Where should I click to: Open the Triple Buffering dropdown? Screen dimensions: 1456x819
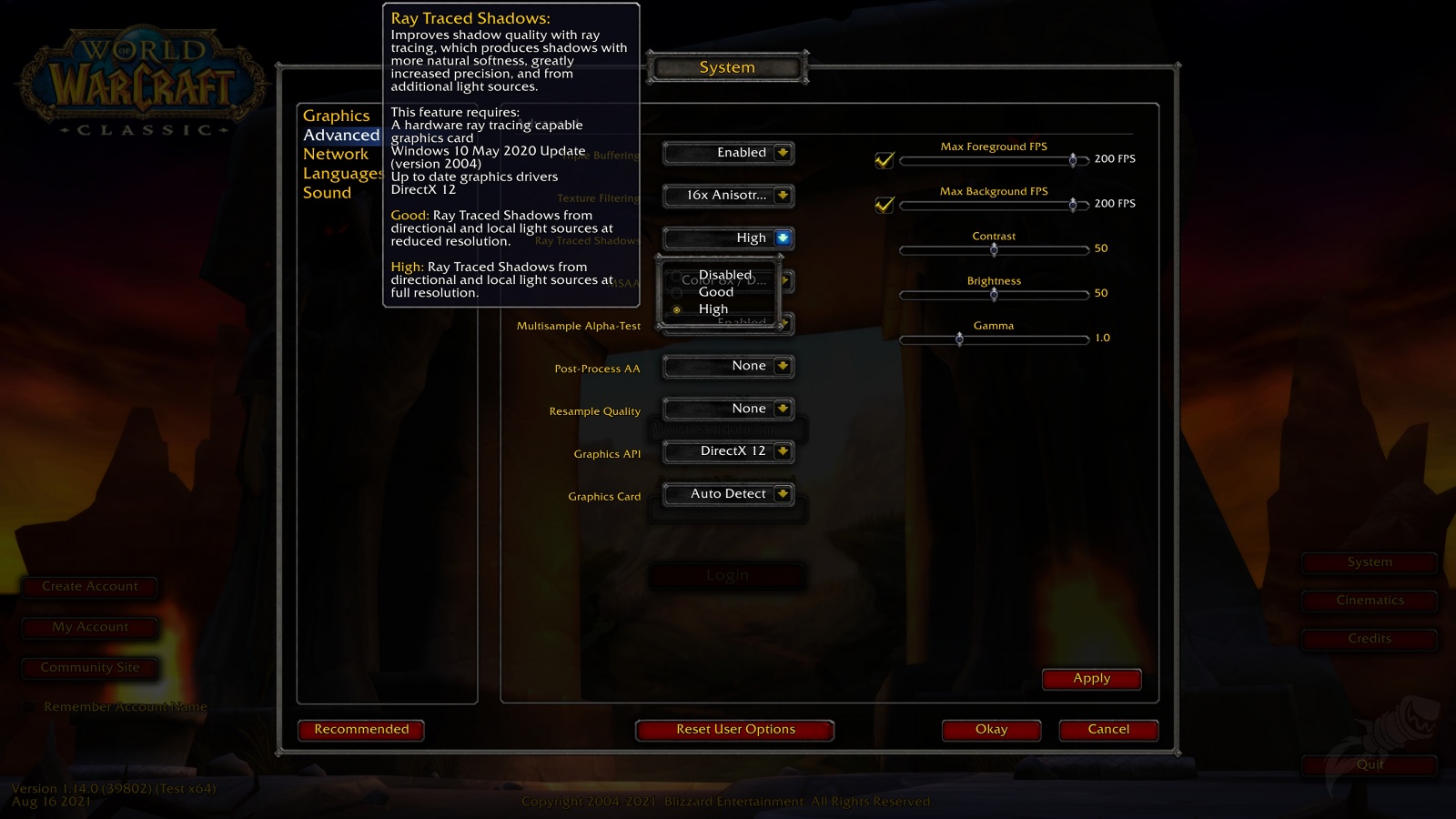pyautogui.click(x=728, y=153)
